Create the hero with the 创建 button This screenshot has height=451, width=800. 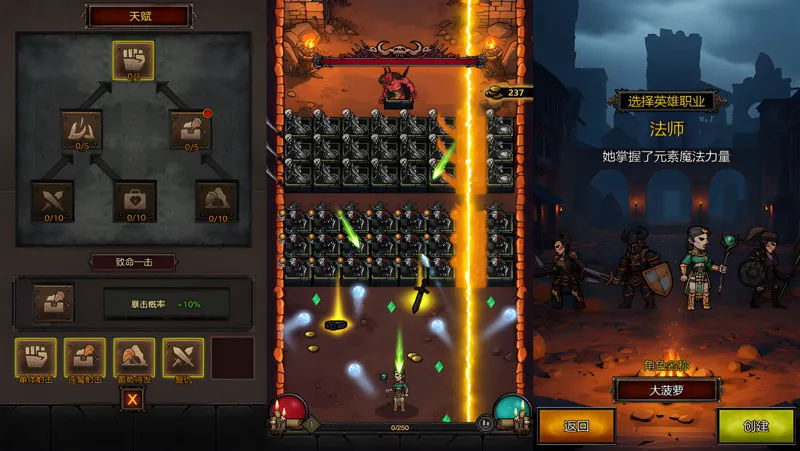tap(756, 426)
